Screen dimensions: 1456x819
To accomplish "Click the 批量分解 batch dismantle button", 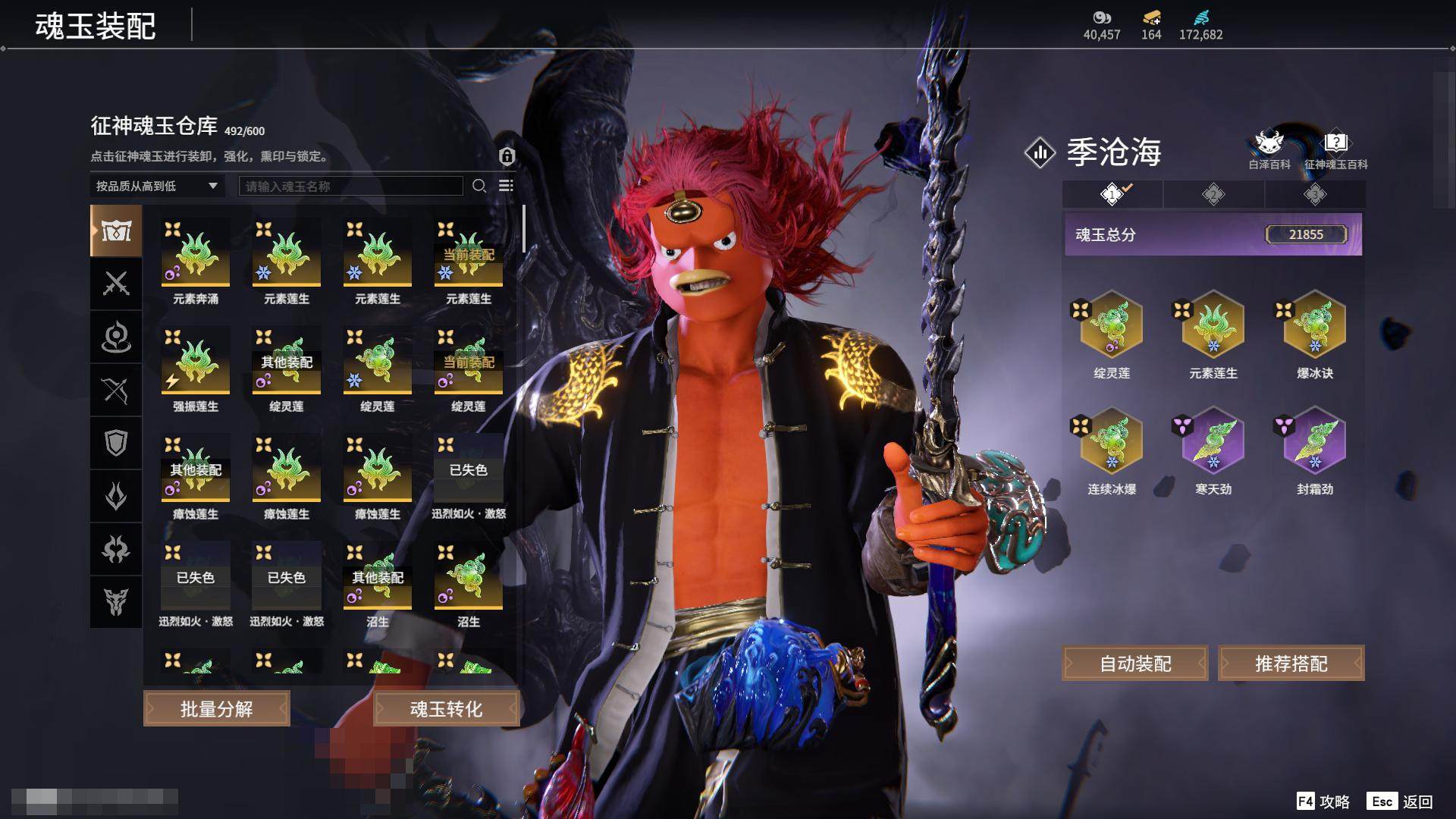I will click(x=216, y=709).
